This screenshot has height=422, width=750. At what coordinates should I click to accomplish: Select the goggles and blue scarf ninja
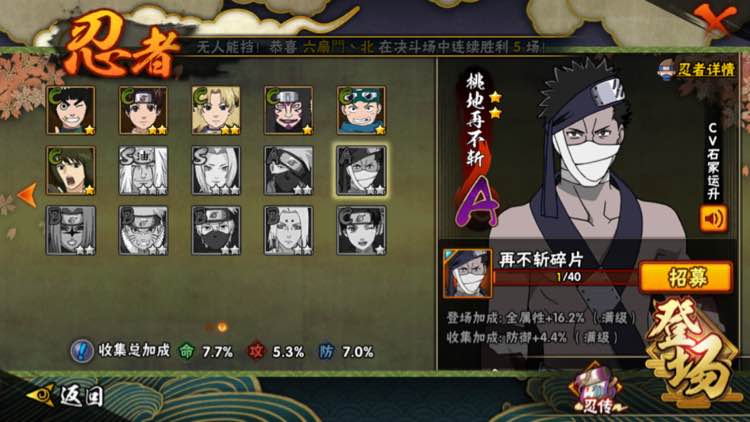[x=361, y=110]
